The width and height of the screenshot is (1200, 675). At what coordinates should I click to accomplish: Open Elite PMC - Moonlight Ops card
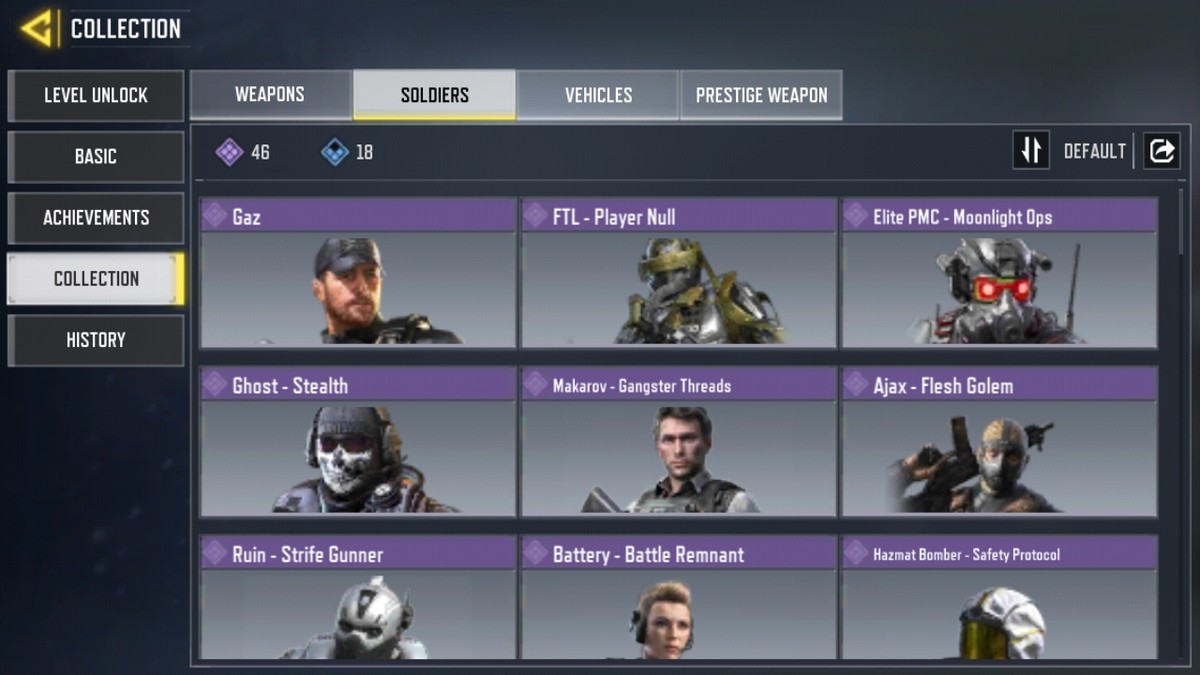click(x=999, y=273)
